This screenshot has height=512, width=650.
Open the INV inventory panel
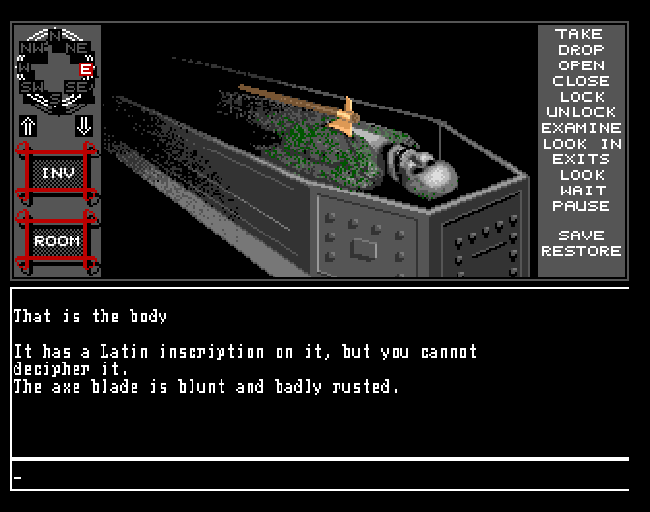(x=57, y=173)
